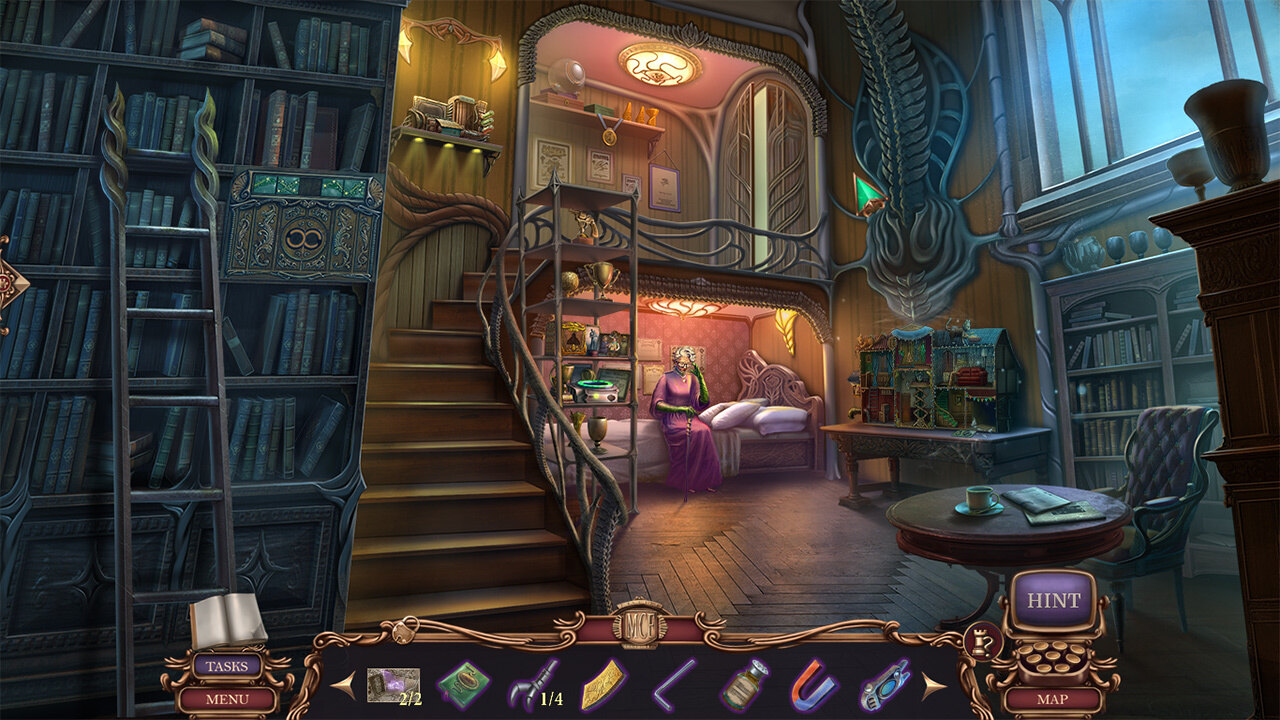Select the blue gadget inventory item
1280x720 pixels.
884,686
